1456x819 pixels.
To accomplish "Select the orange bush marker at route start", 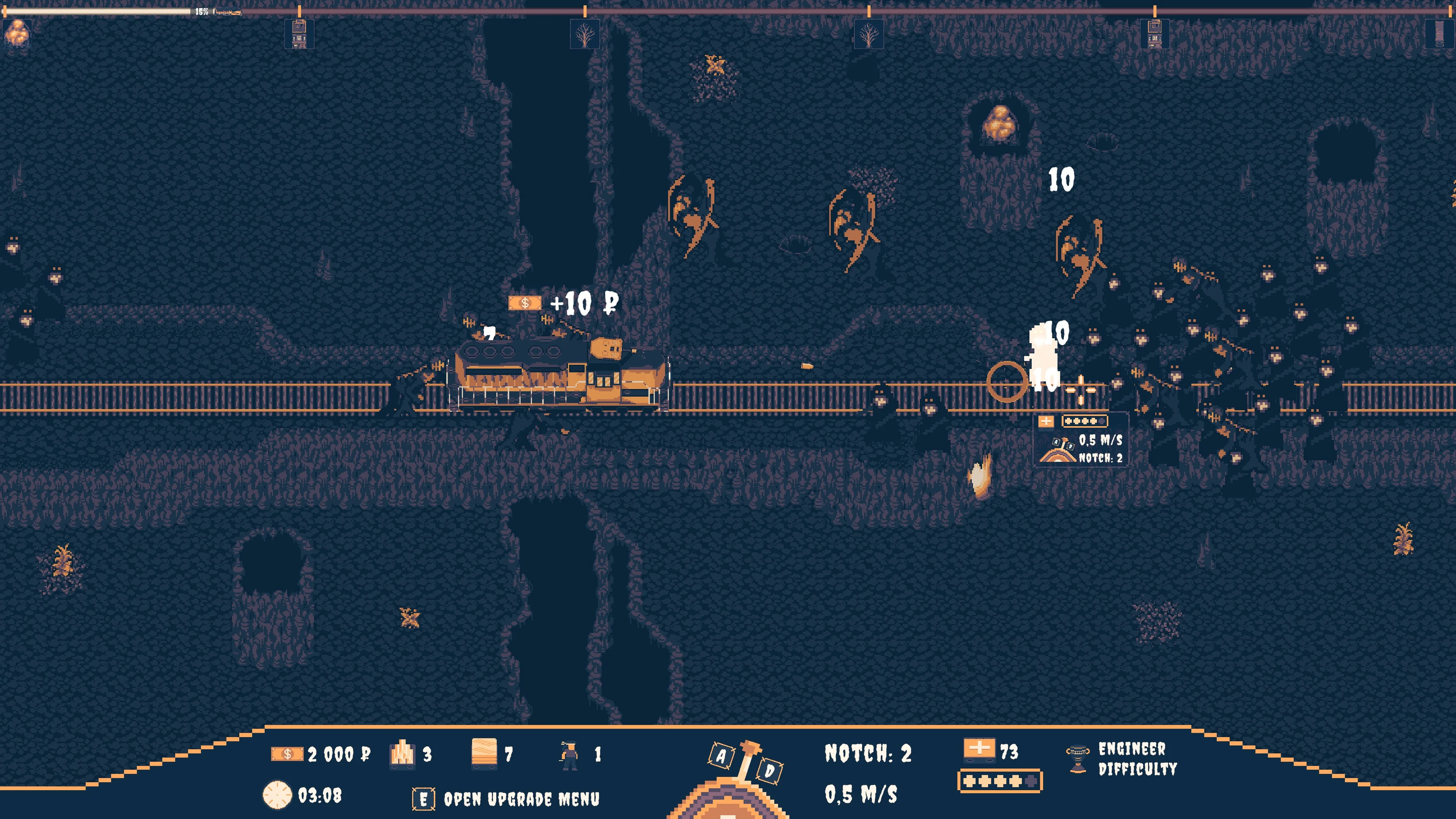I will [16, 33].
